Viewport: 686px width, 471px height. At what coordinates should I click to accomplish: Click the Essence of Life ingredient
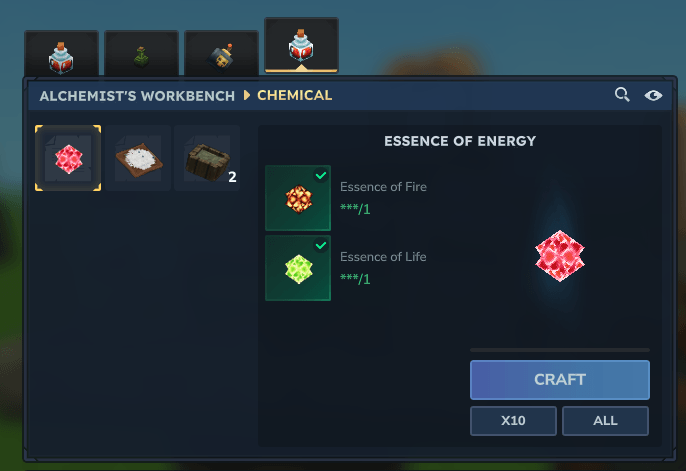[x=298, y=268]
